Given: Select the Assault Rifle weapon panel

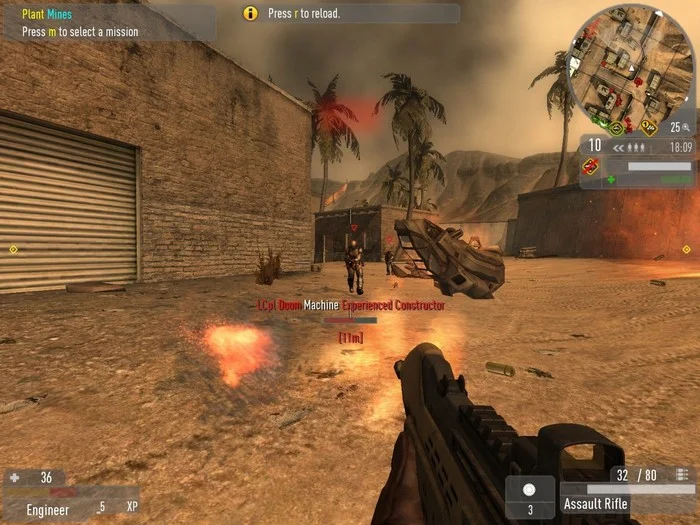Looking at the screenshot, I should pos(596,503).
